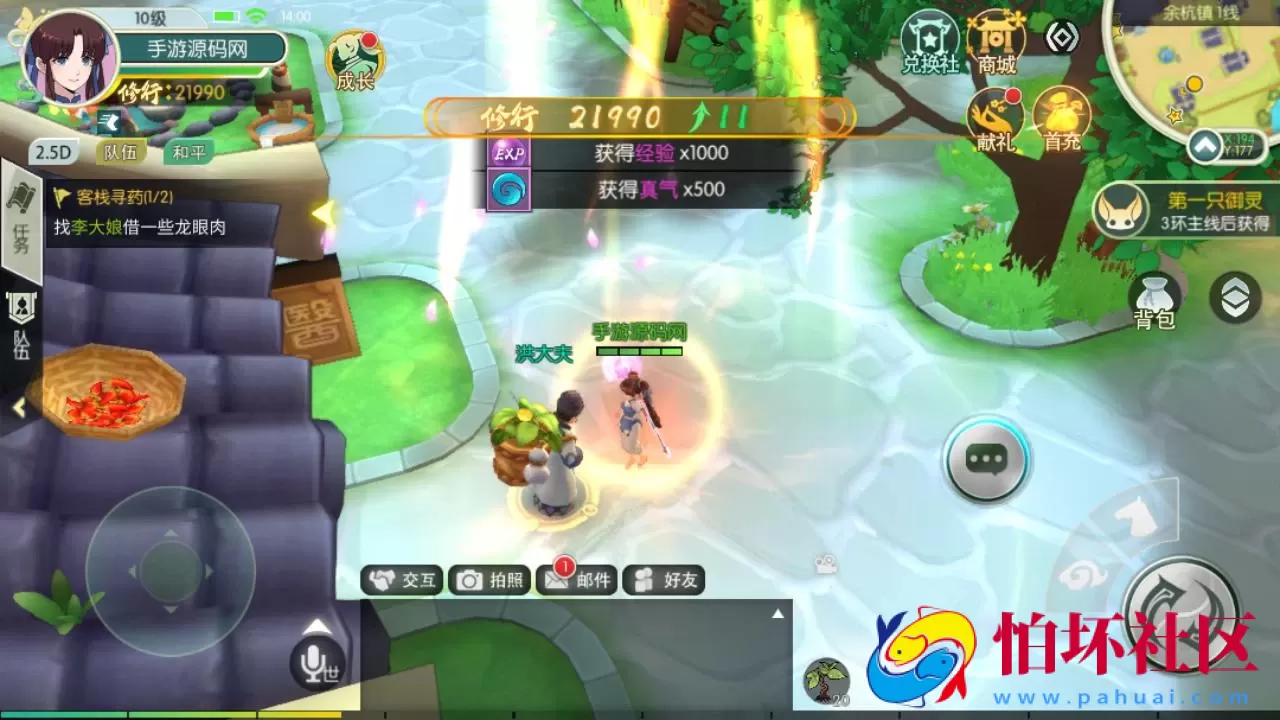The width and height of the screenshot is (1280, 720).
Task: Open the 成长 growth icon
Action: (355, 61)
